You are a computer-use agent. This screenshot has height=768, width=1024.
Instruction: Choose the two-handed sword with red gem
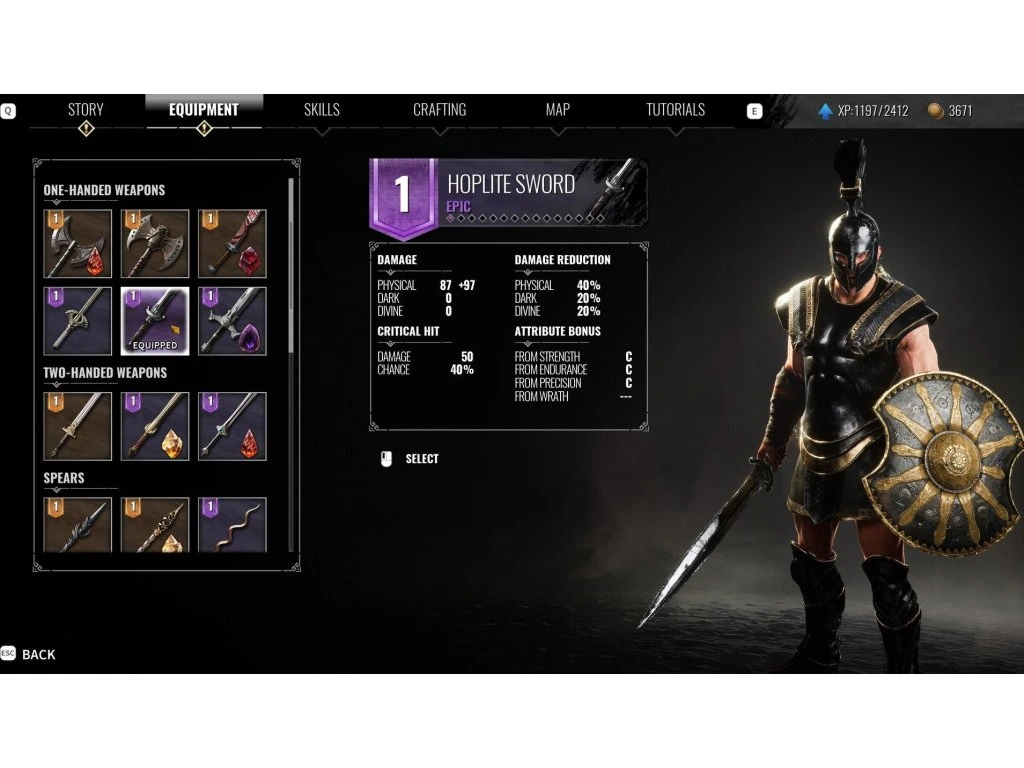click(232, 426)
